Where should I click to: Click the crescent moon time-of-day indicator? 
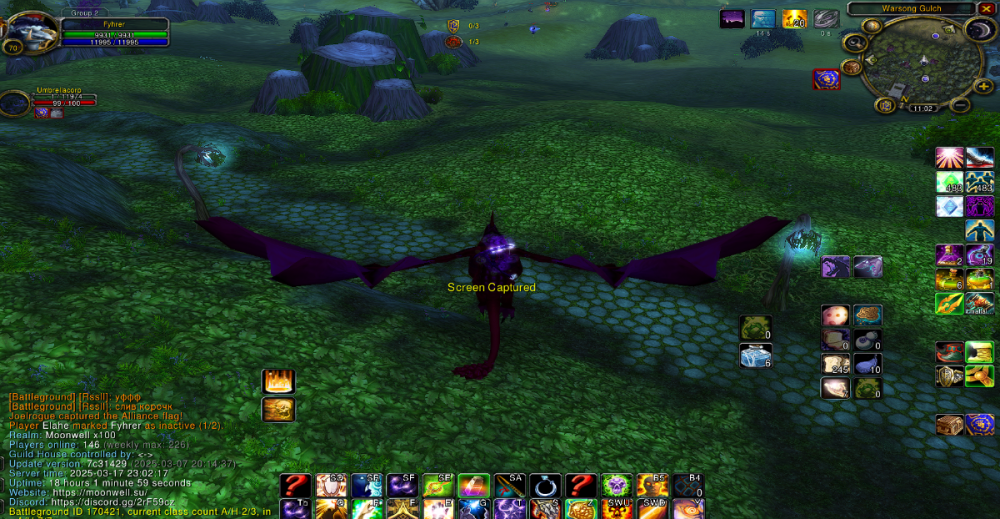[x=978, y=31]
